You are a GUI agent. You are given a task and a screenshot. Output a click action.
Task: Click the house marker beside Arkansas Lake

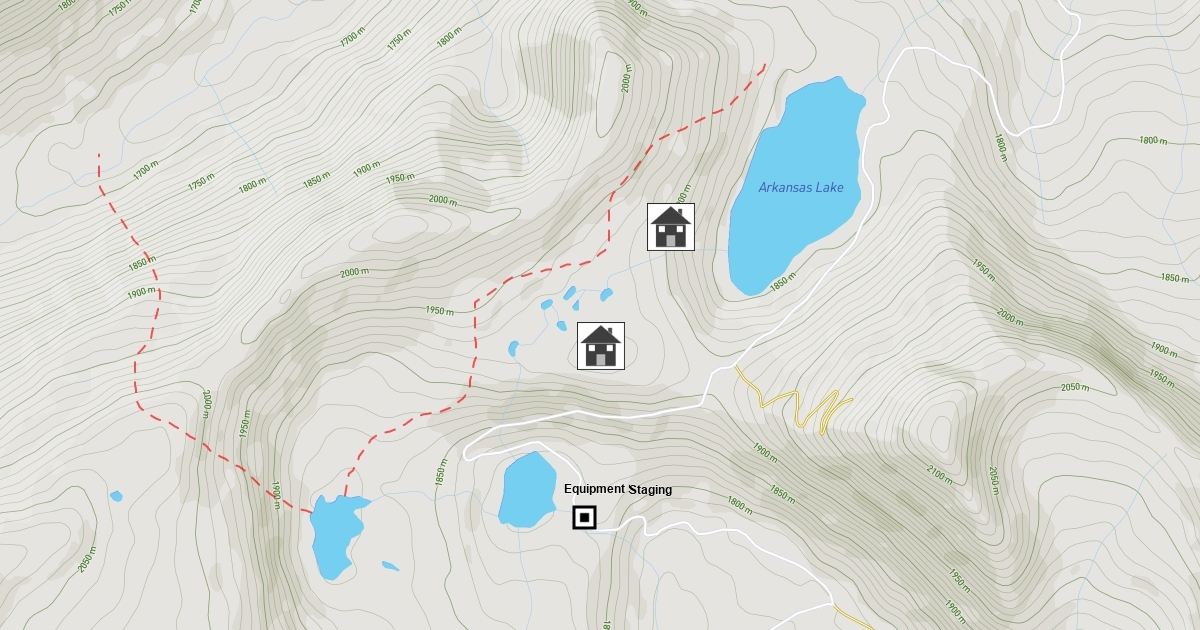tap(671, 227)
